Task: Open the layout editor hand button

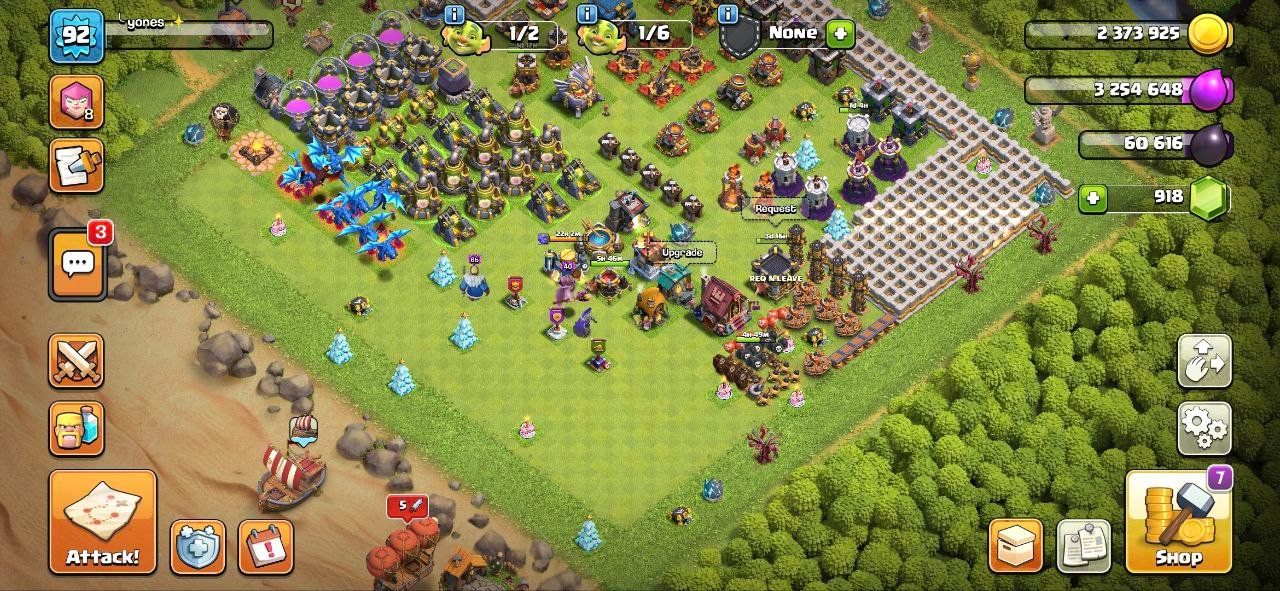Action: [x=1204, y=361]
